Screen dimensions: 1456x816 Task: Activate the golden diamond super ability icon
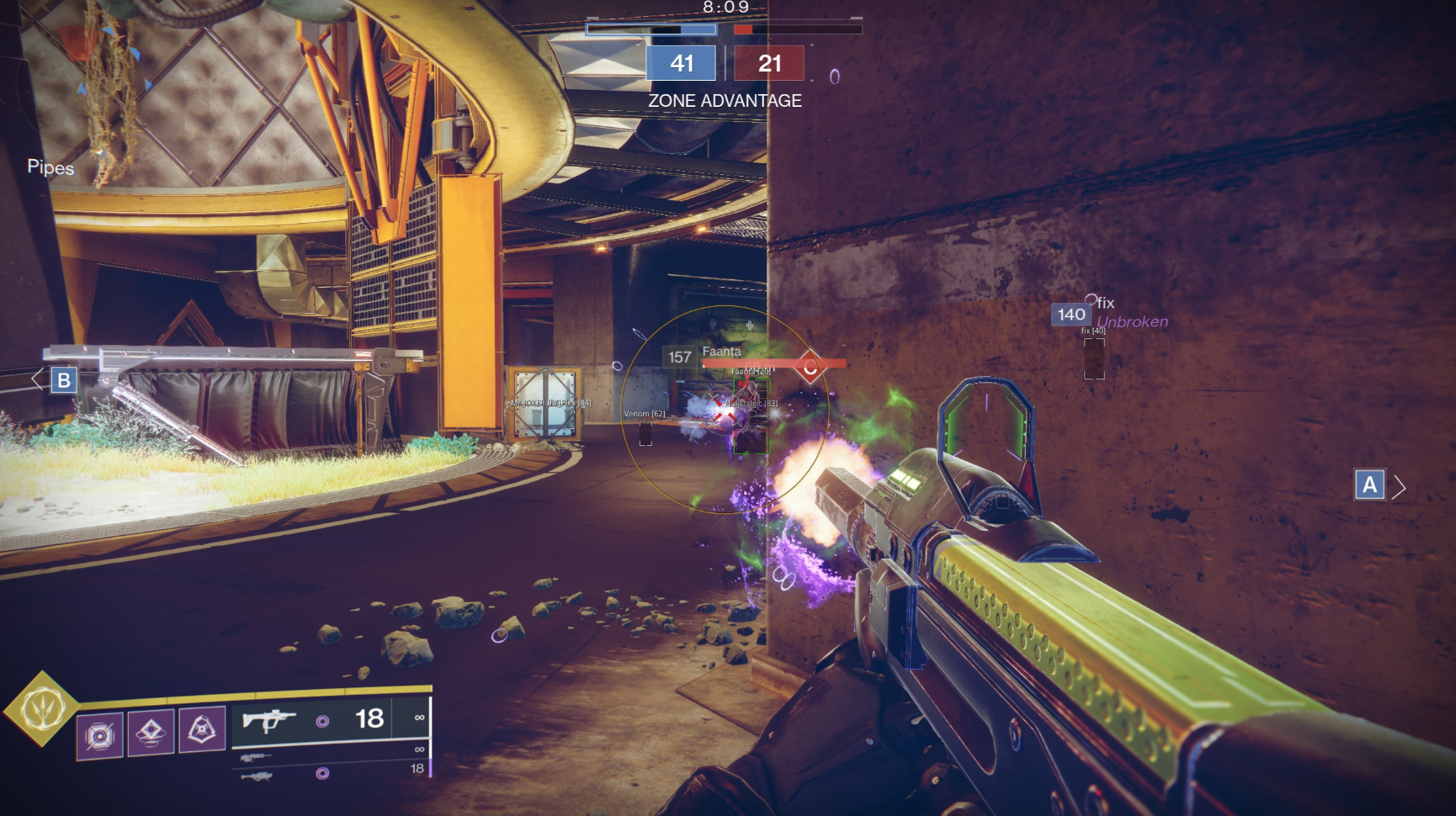tap(41, 708)
